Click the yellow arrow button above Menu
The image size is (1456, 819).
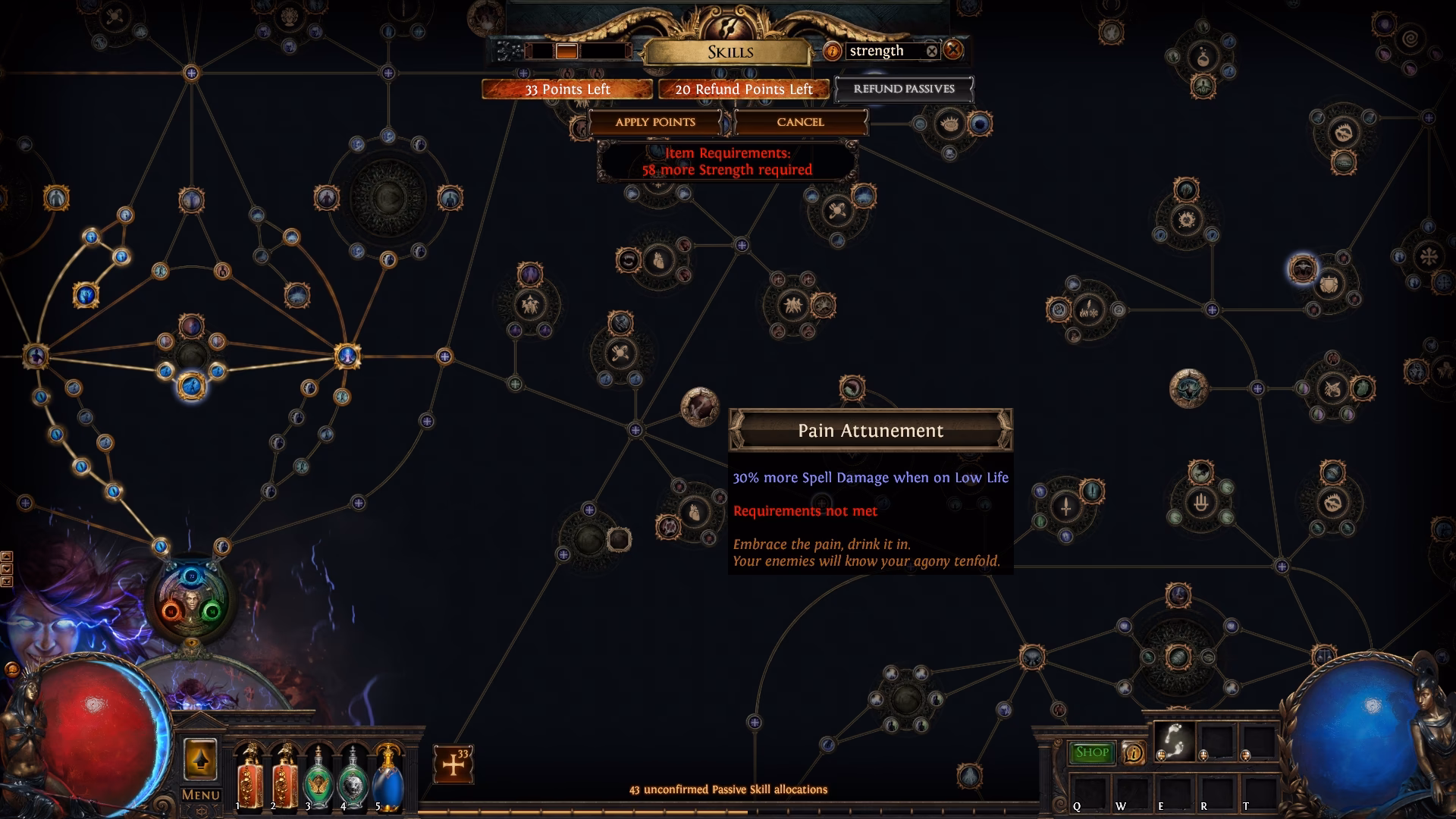200,760
